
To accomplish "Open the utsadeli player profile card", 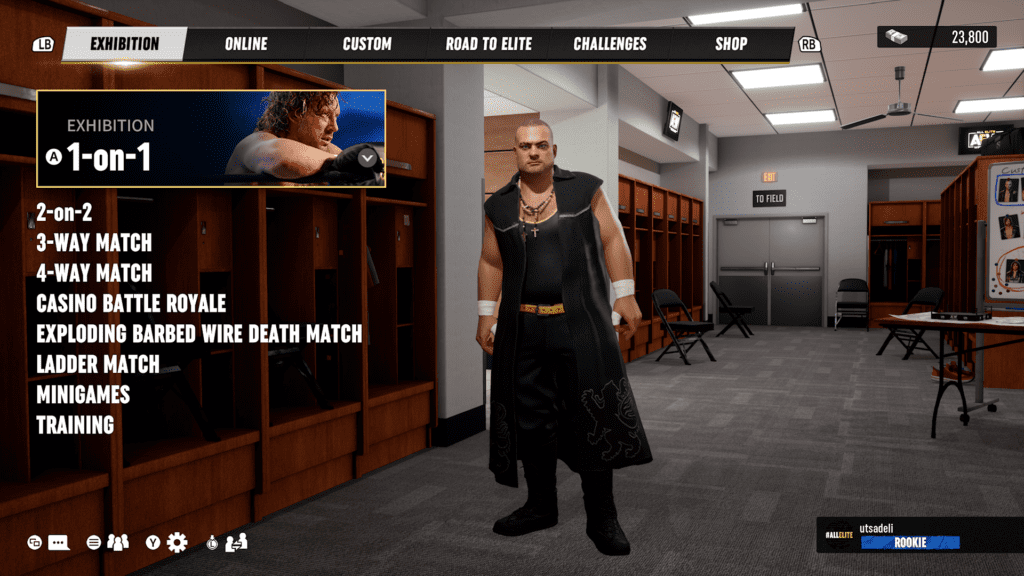I will coord(918,536).
